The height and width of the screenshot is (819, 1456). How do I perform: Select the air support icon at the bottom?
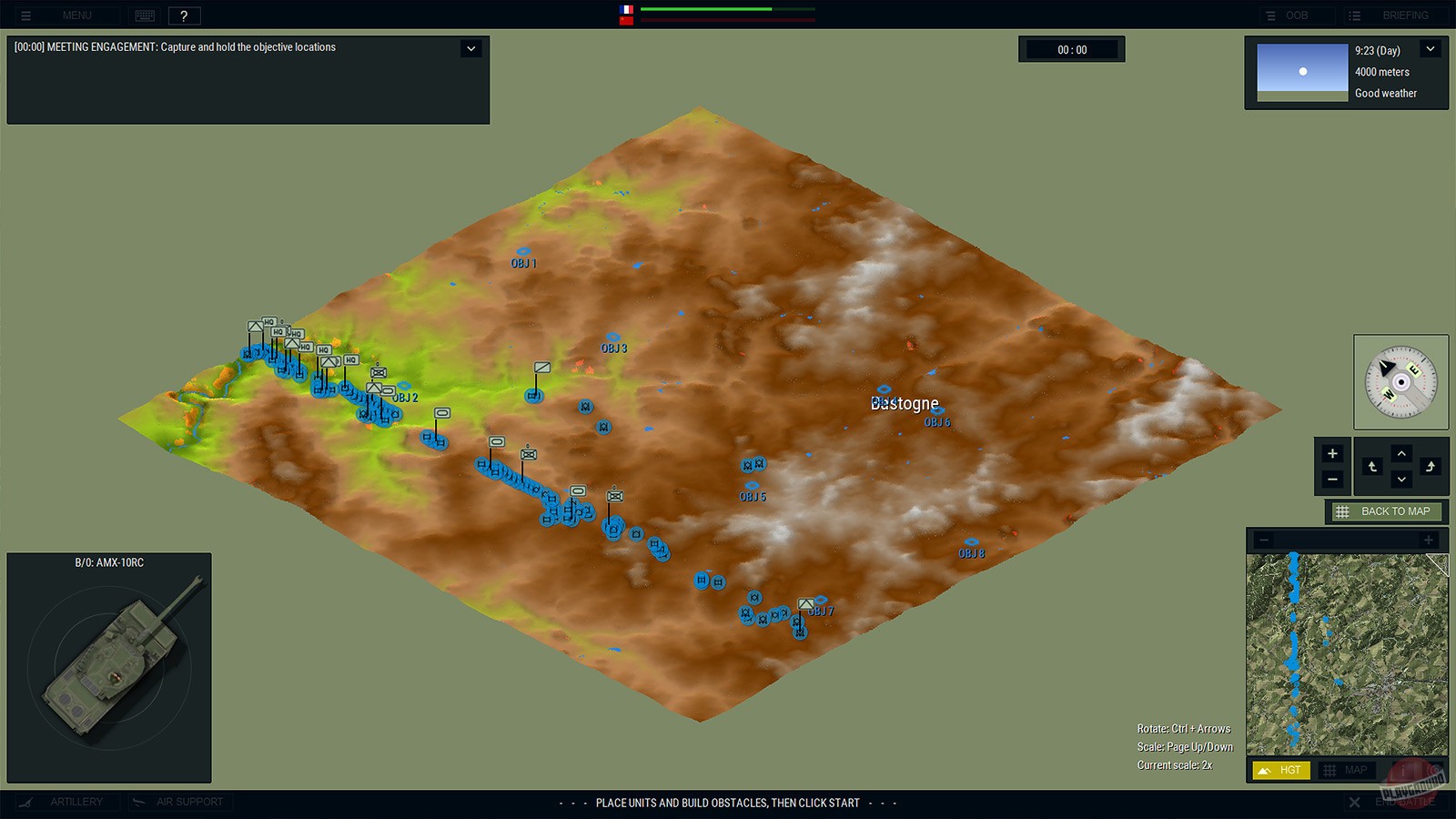pos(138,802)
